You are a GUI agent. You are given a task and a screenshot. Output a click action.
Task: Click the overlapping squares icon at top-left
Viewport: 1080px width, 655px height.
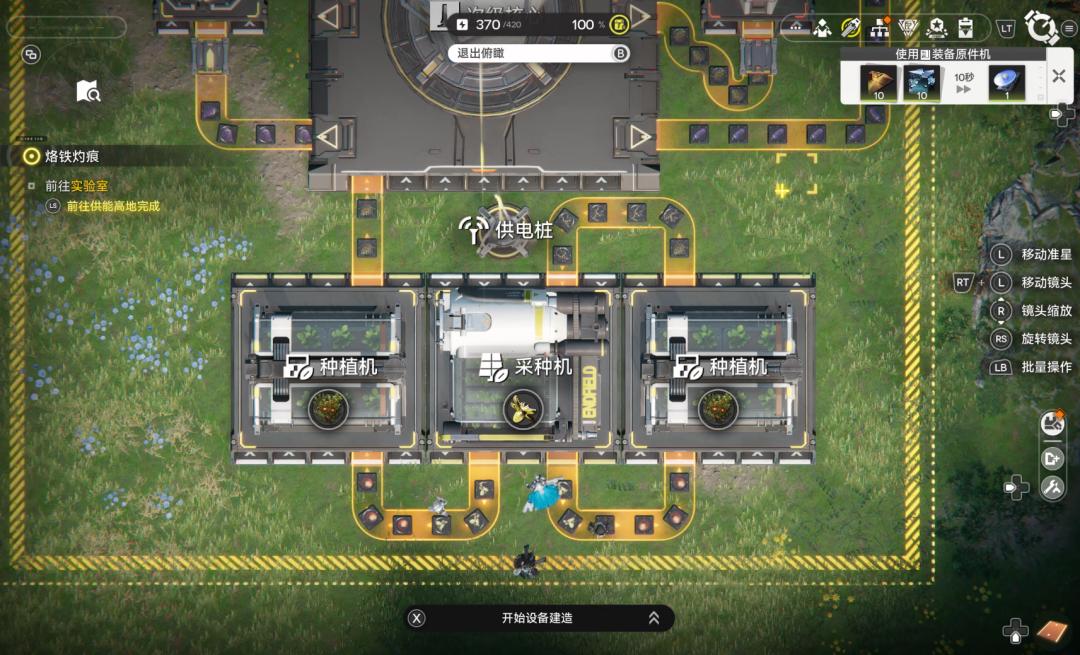click(x=31, y=54)
